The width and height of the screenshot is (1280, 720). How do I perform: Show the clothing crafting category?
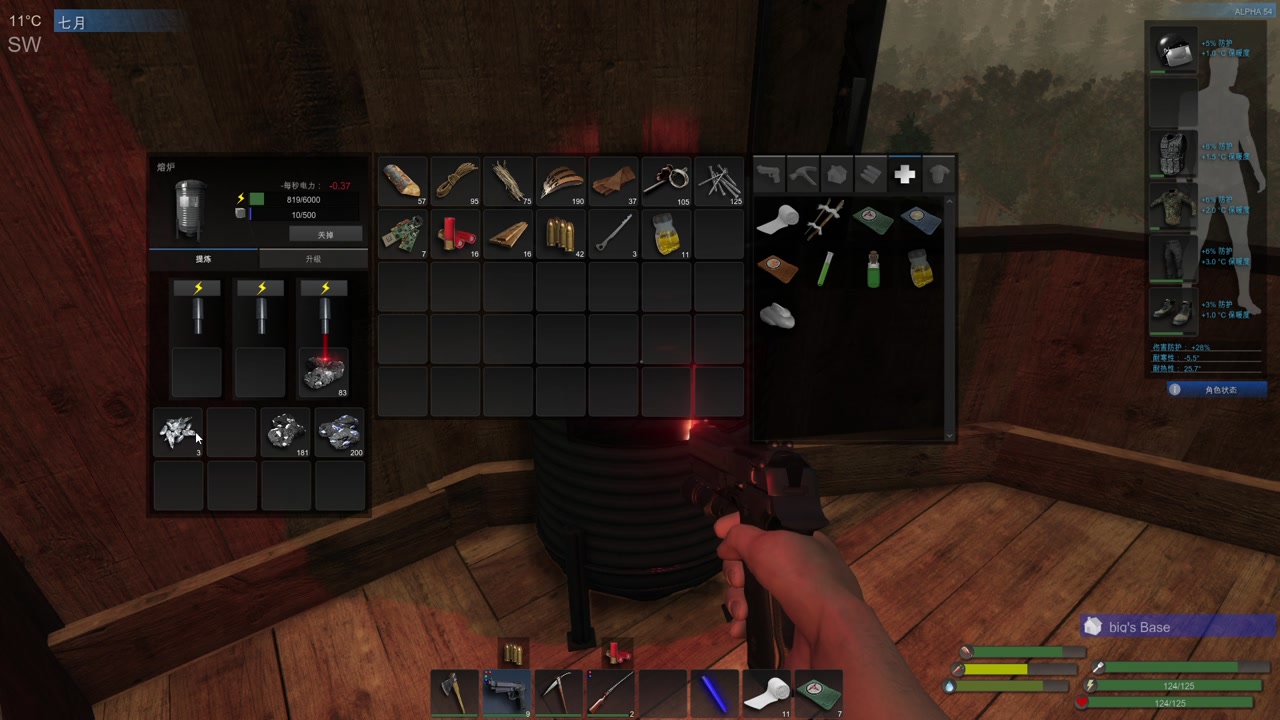(938, 175)
